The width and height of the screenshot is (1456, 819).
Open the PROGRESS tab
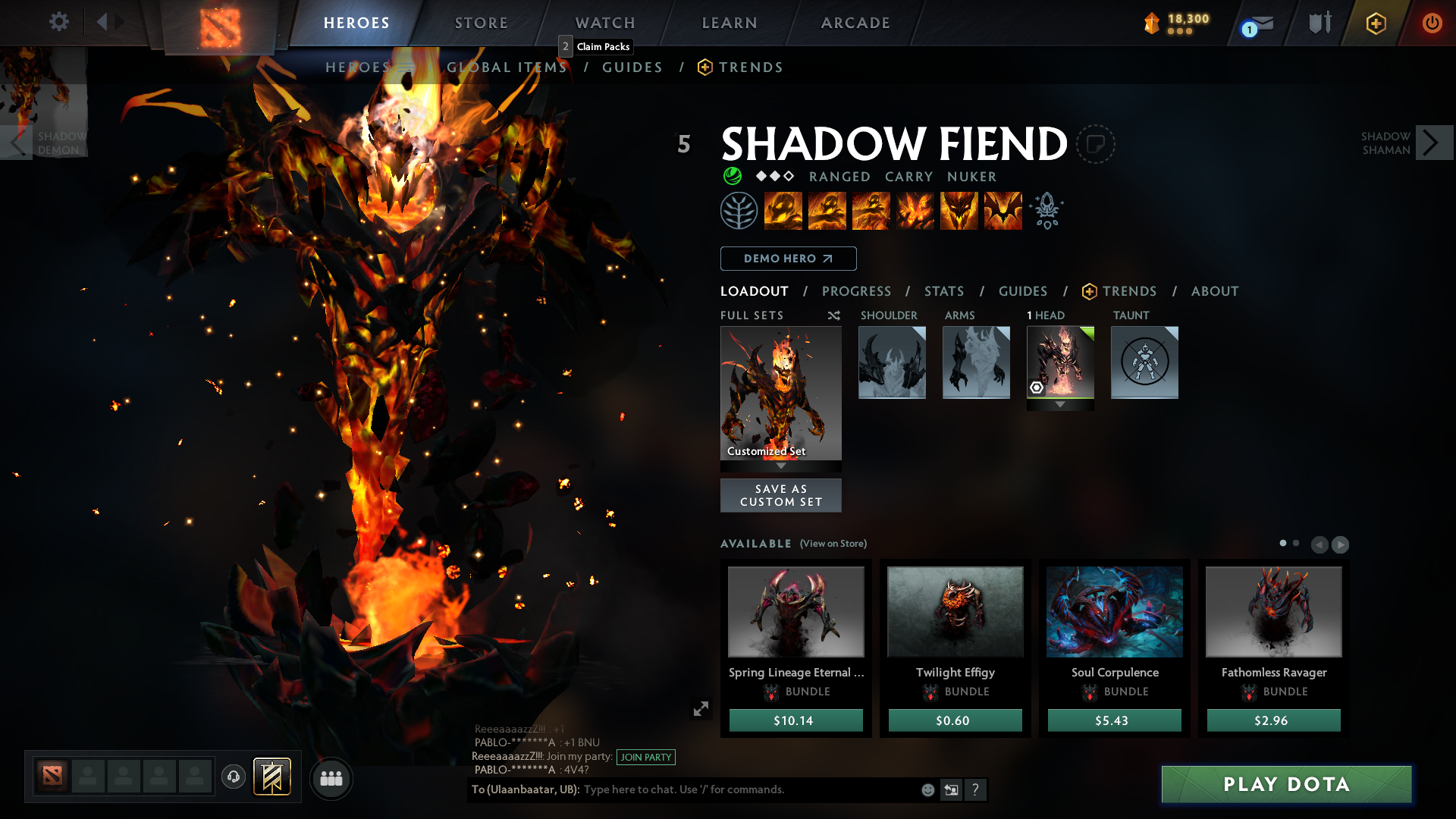[x=857, y=291]
